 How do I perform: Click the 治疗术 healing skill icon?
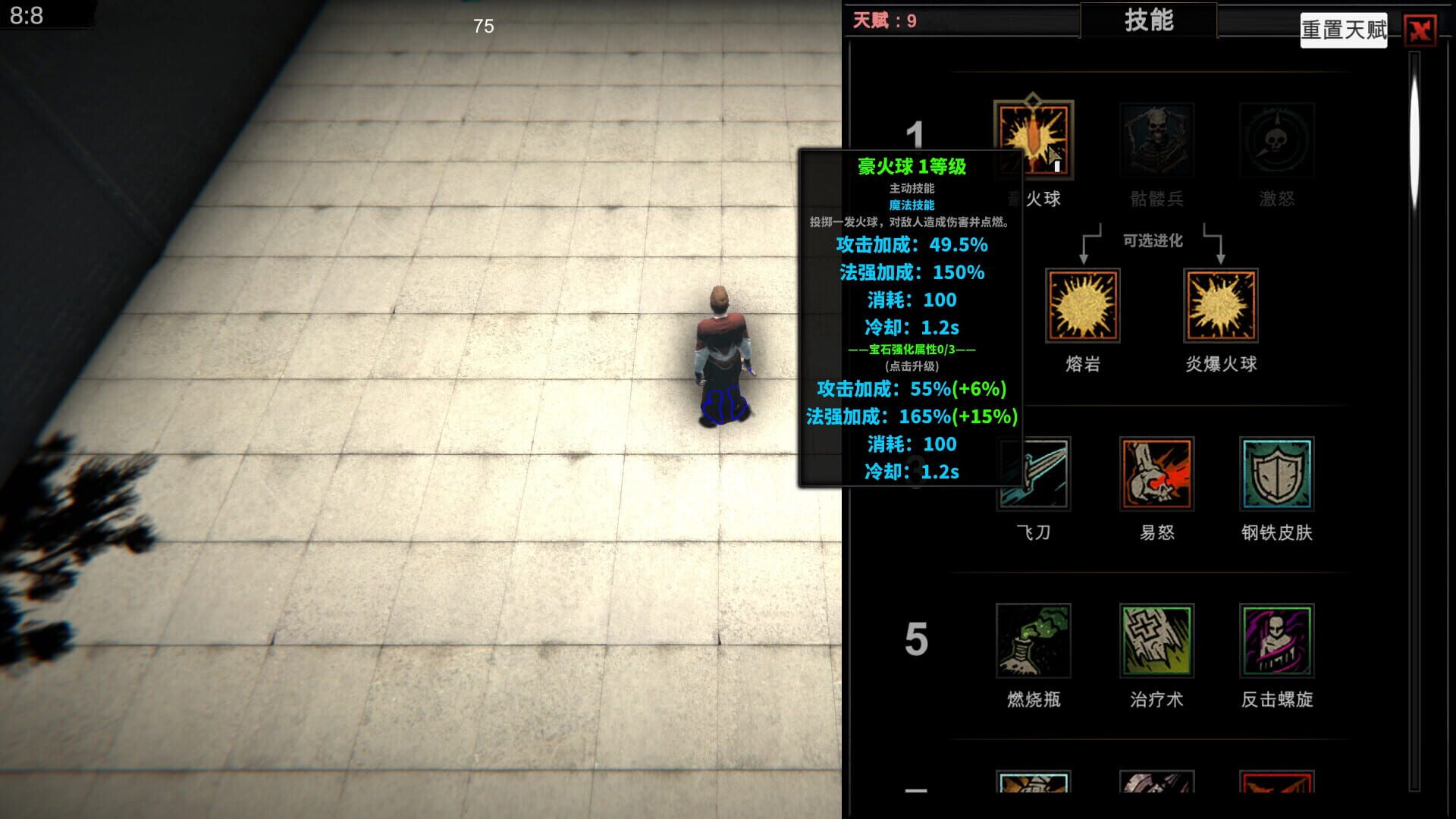[1155, 642]
